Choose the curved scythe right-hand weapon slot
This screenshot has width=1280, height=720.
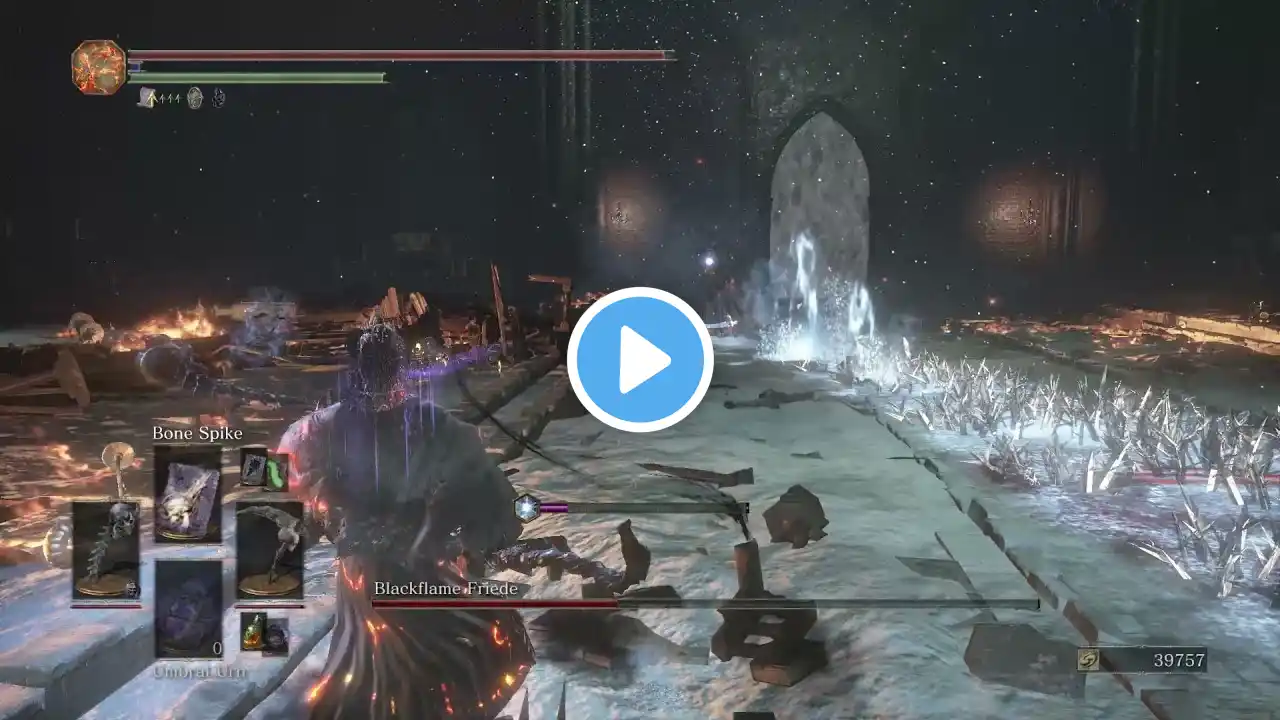coord(270,550)
